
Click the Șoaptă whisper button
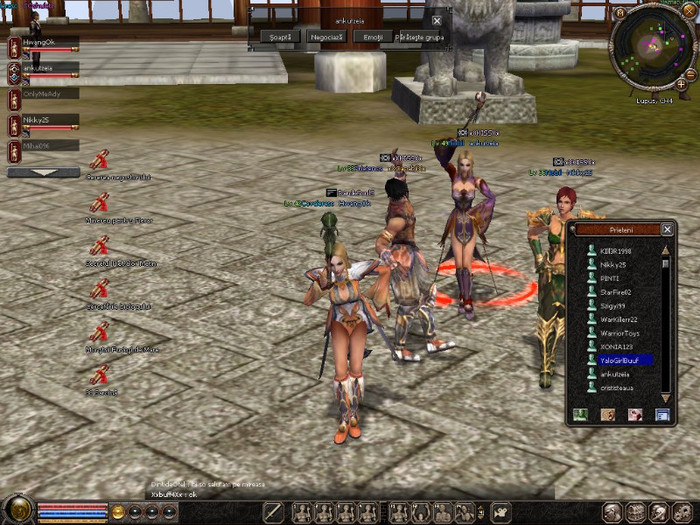(279, 37)
